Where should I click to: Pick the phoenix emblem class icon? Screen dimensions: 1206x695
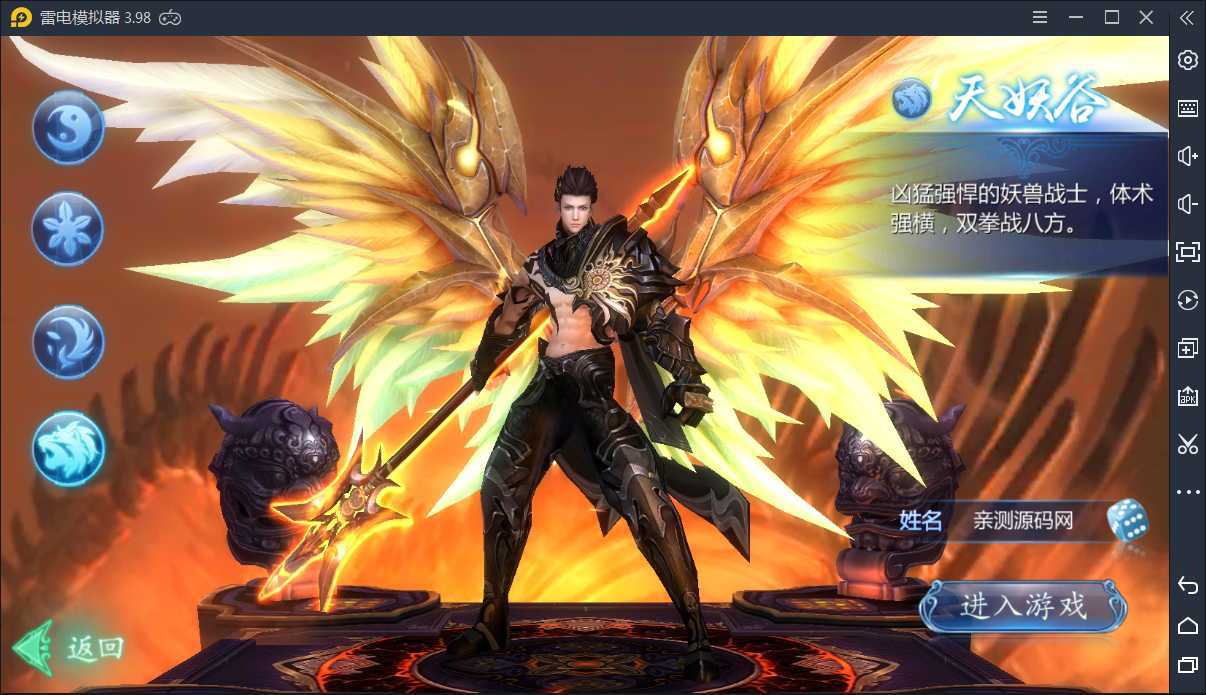coord(68,341)
